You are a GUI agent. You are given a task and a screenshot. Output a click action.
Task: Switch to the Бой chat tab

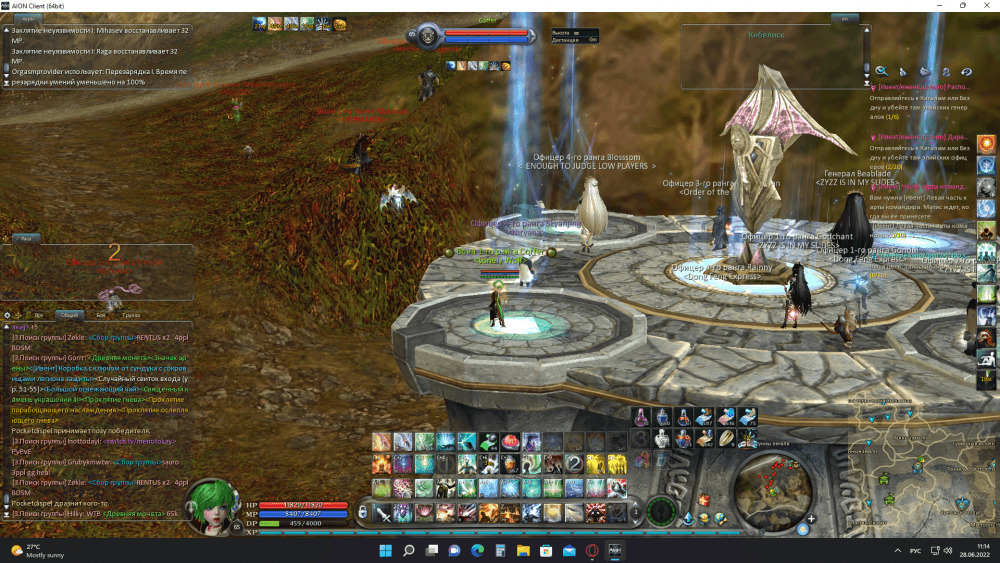click(x=100, y=314)
